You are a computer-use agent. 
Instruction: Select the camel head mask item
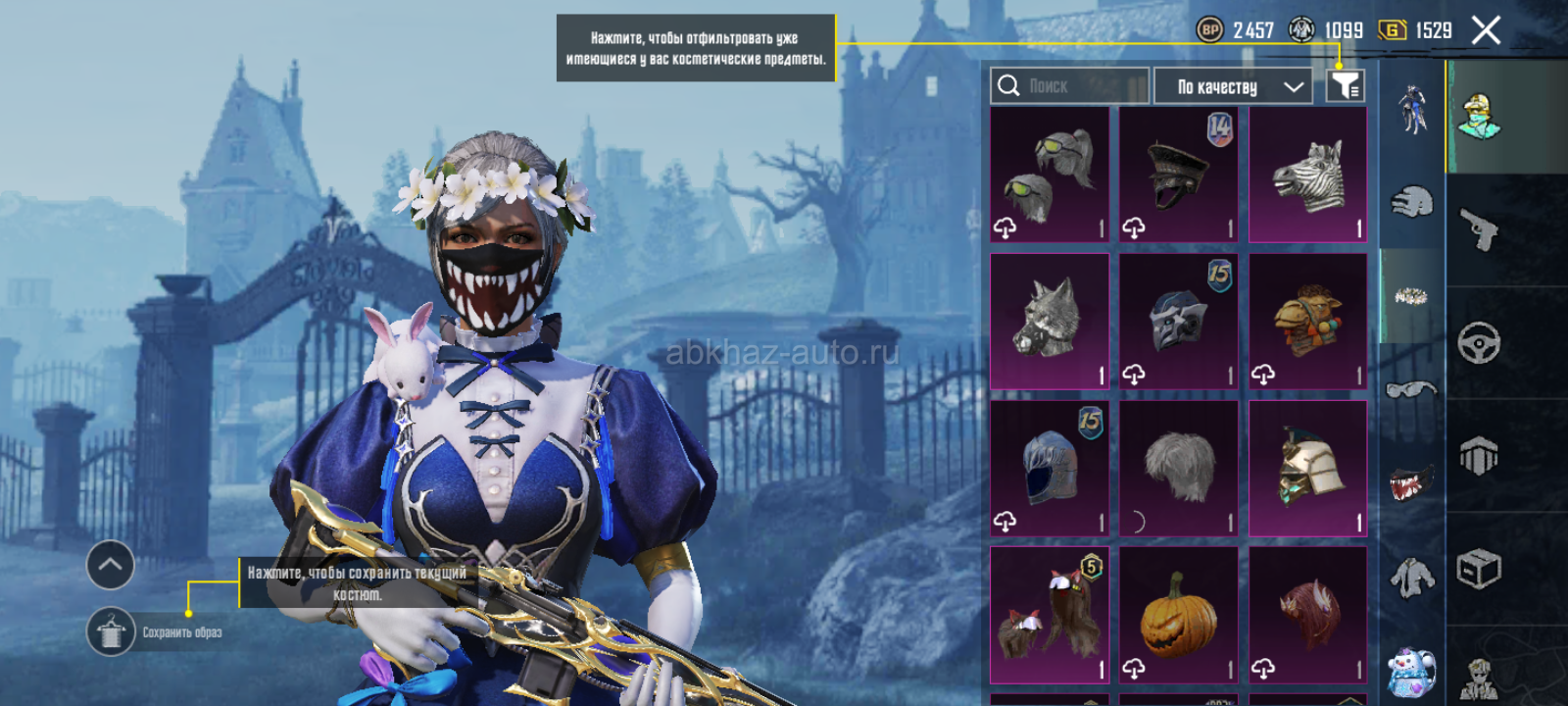1307,321
